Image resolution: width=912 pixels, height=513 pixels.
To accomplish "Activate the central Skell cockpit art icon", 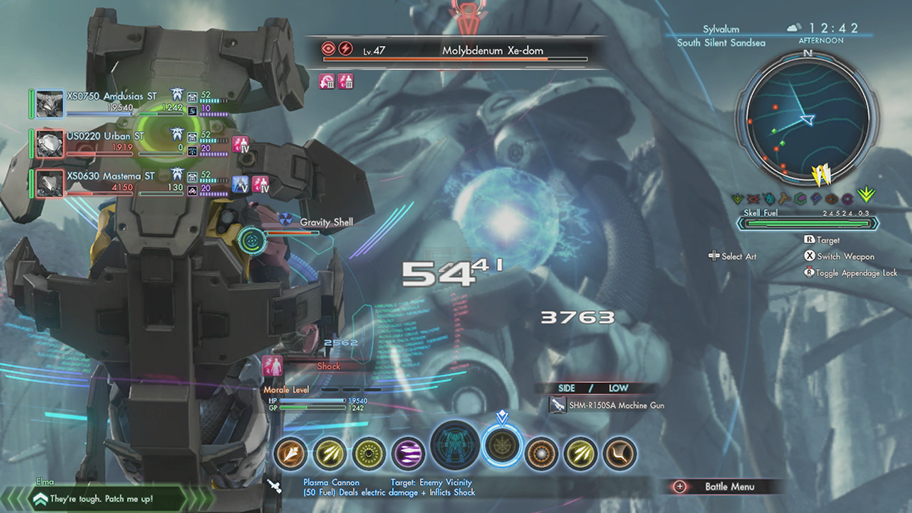I will click(455, 446).
